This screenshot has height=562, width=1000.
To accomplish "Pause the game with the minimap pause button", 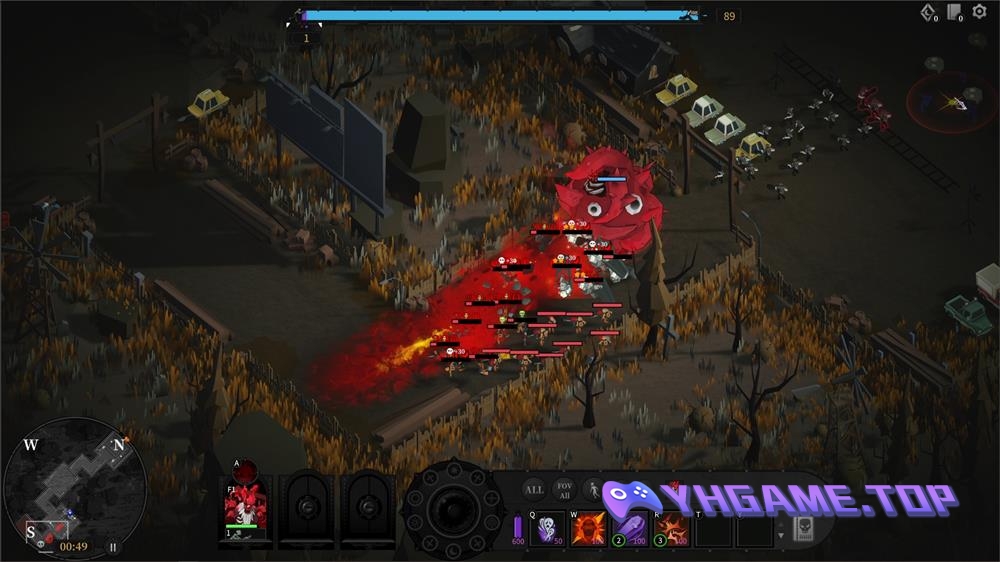I will pyautogui.click(x=112, y=547).
